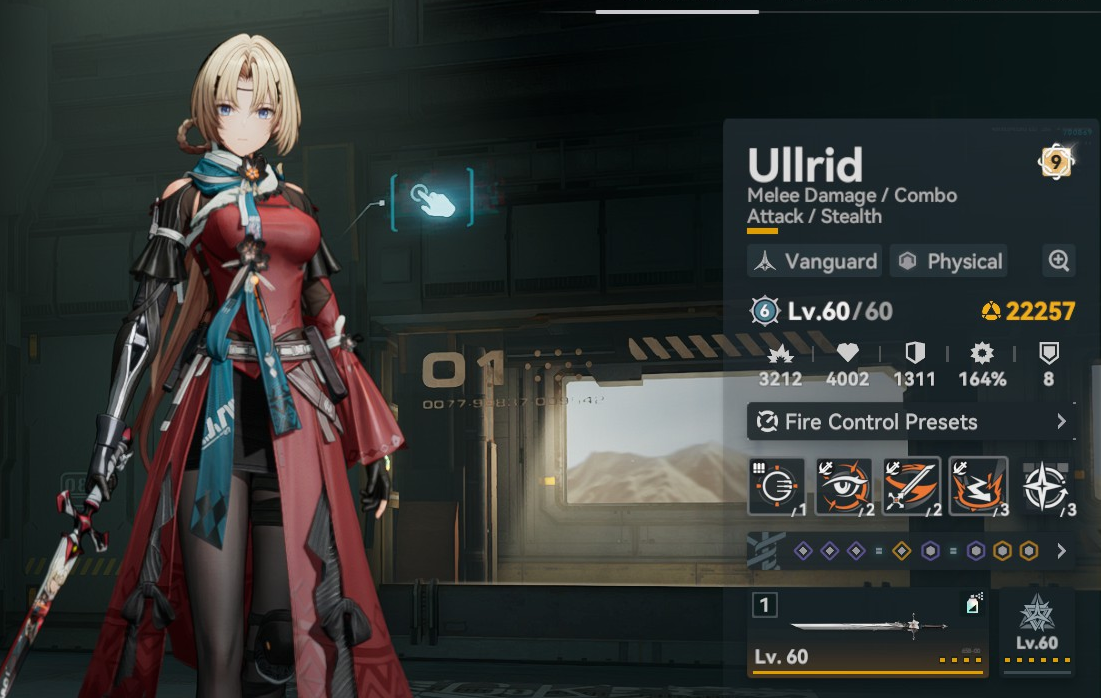Open the star emblem Lv.60 slot
1101x698 pixels.
pyautogui.click(x=1037, y=630)
